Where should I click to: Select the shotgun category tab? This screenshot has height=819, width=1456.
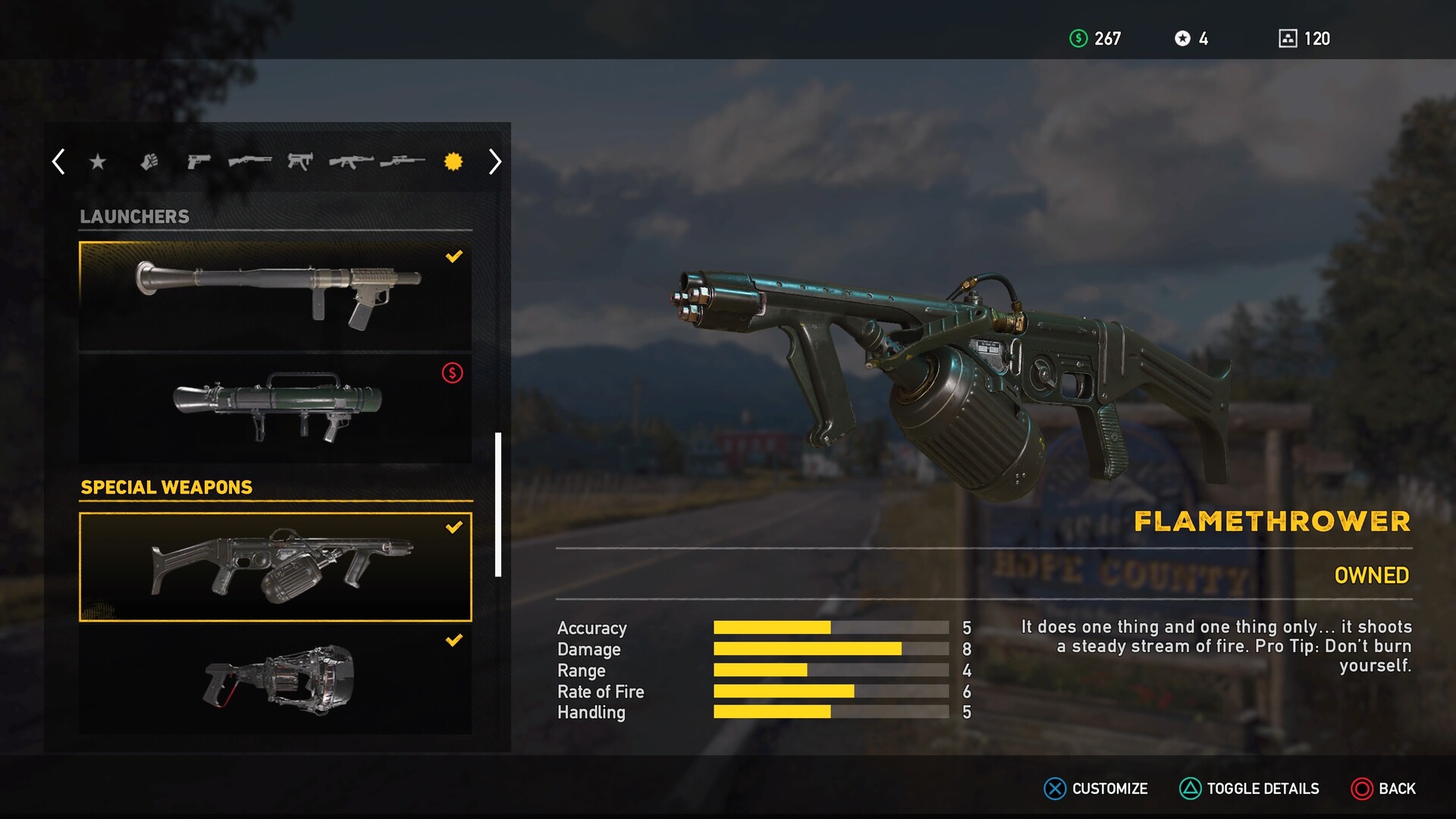tap(249, 162)
